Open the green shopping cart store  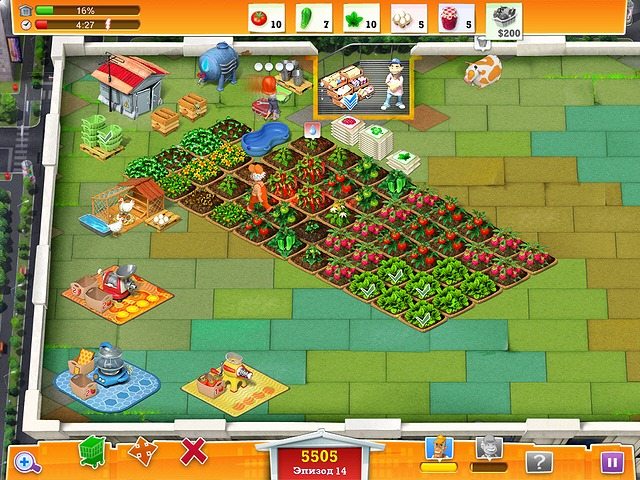[x=93, y=450]
